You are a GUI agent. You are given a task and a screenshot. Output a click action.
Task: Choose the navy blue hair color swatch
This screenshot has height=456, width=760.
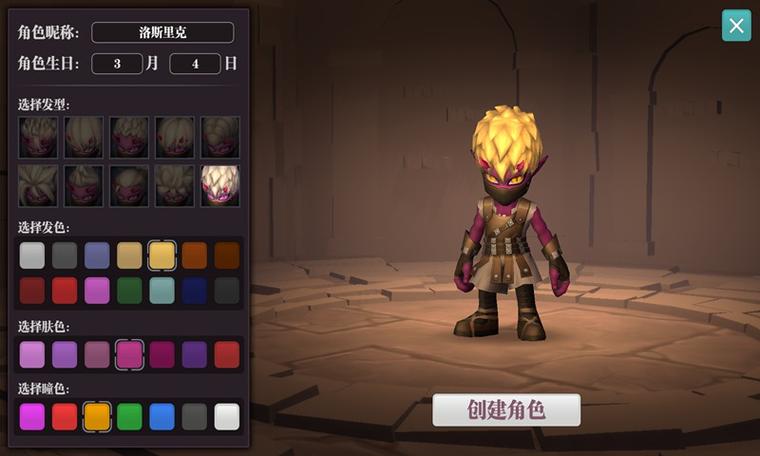(x=195, y=290)
